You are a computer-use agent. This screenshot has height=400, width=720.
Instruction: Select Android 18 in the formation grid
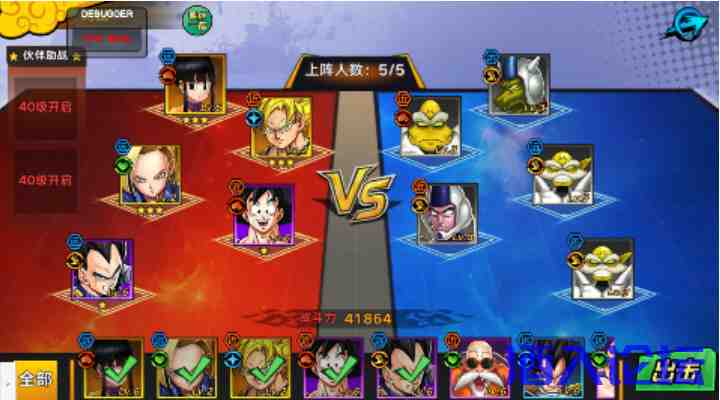point(150,174)
